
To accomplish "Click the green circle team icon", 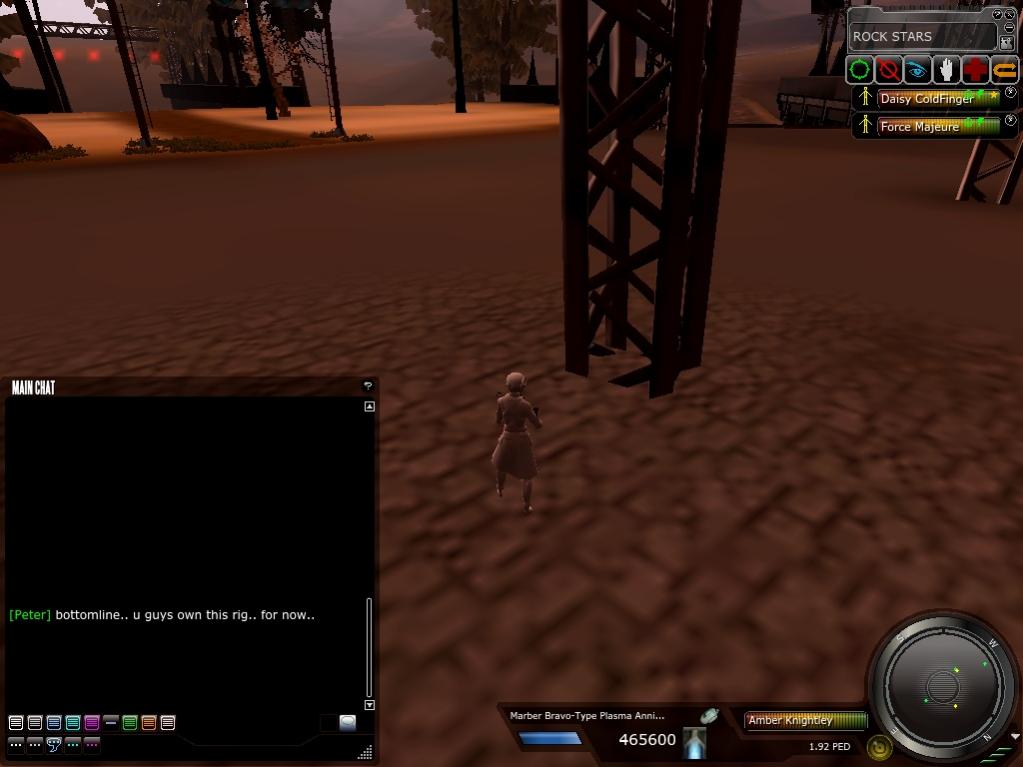I will click(x=859, y=70).
